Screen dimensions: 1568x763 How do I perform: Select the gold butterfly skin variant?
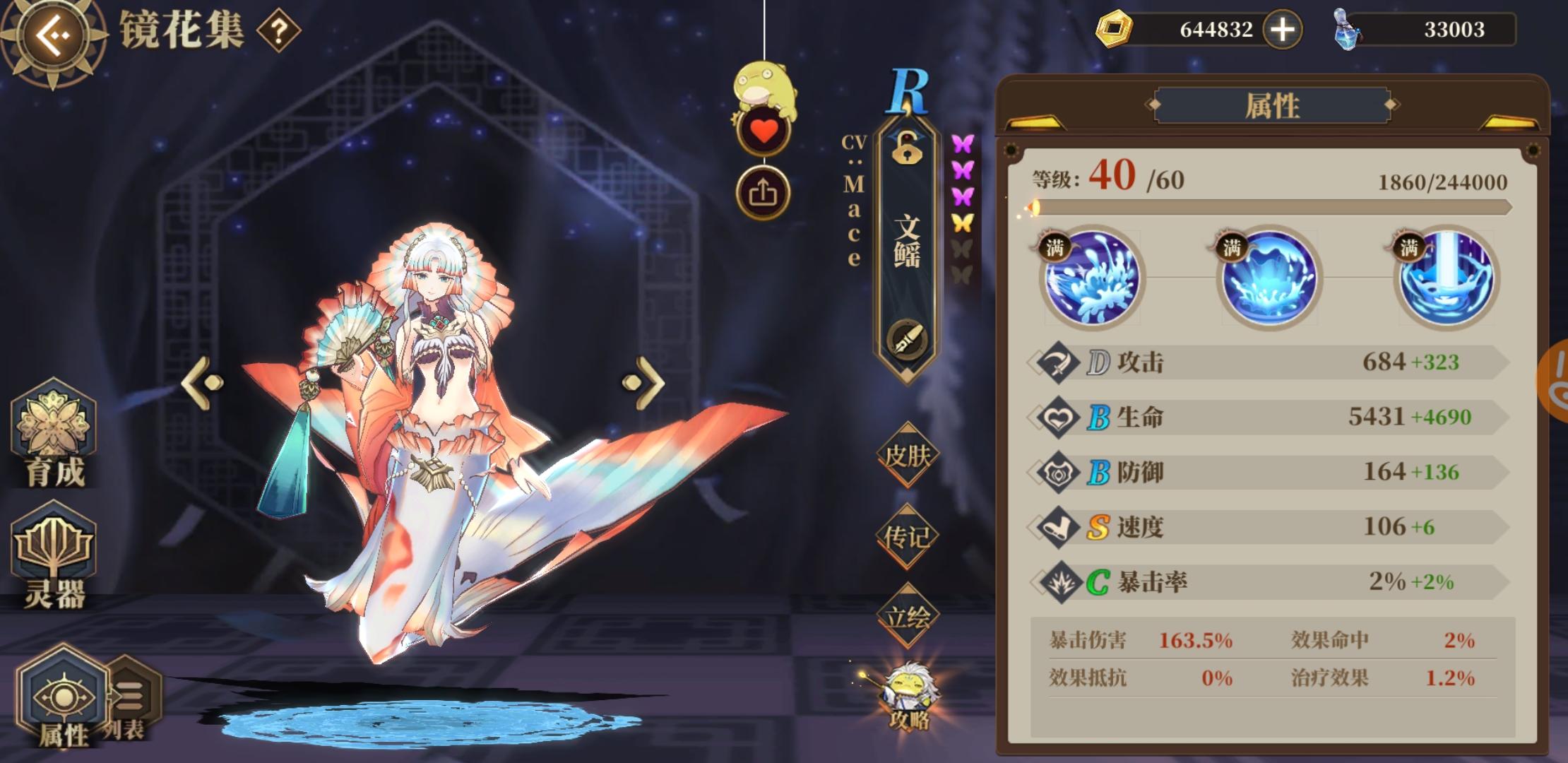tap(962, 221)
